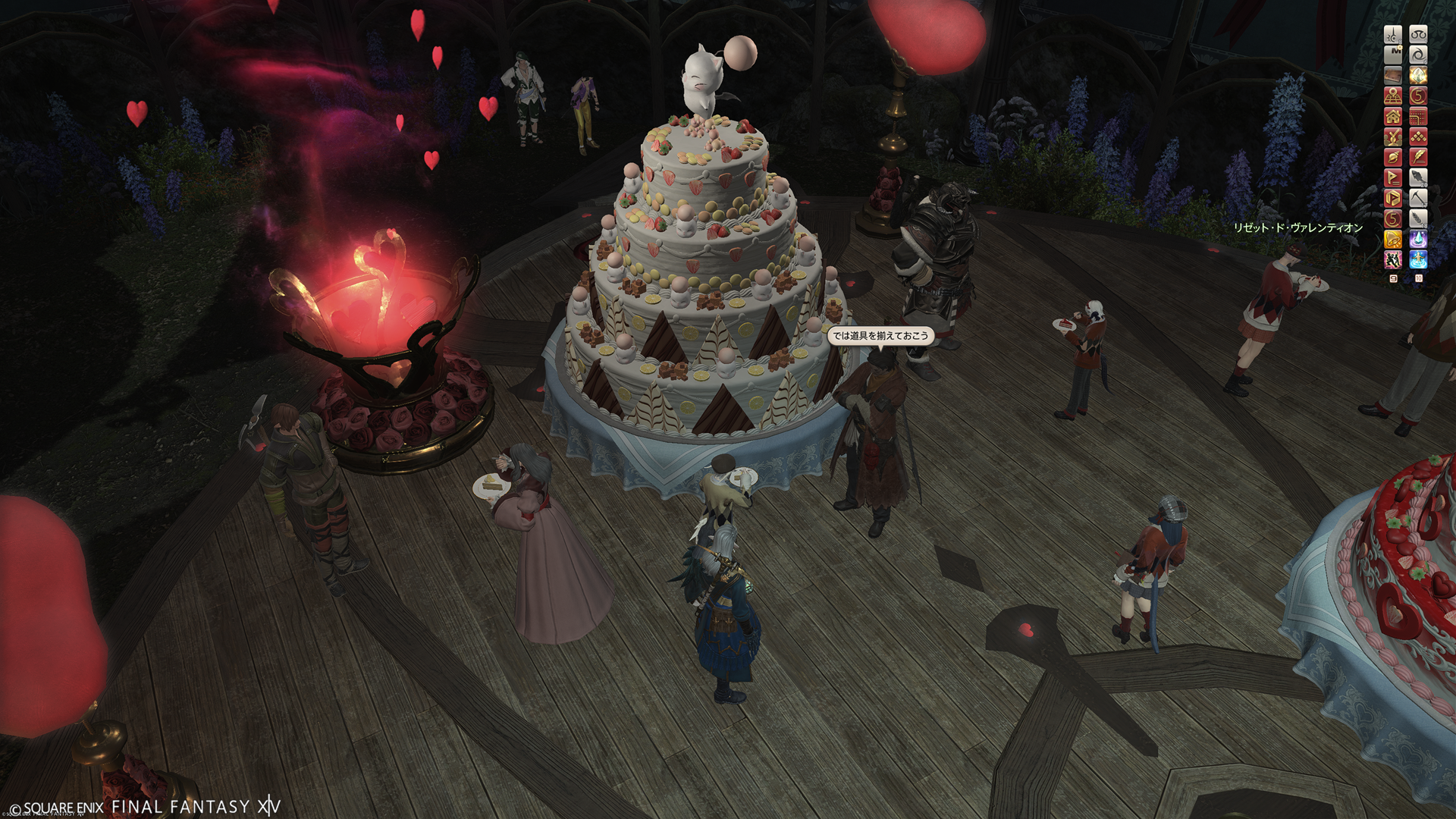Screen dimensions: 1456x819
Task: Ring the golden bell icon
Action: pos(1393,239)
